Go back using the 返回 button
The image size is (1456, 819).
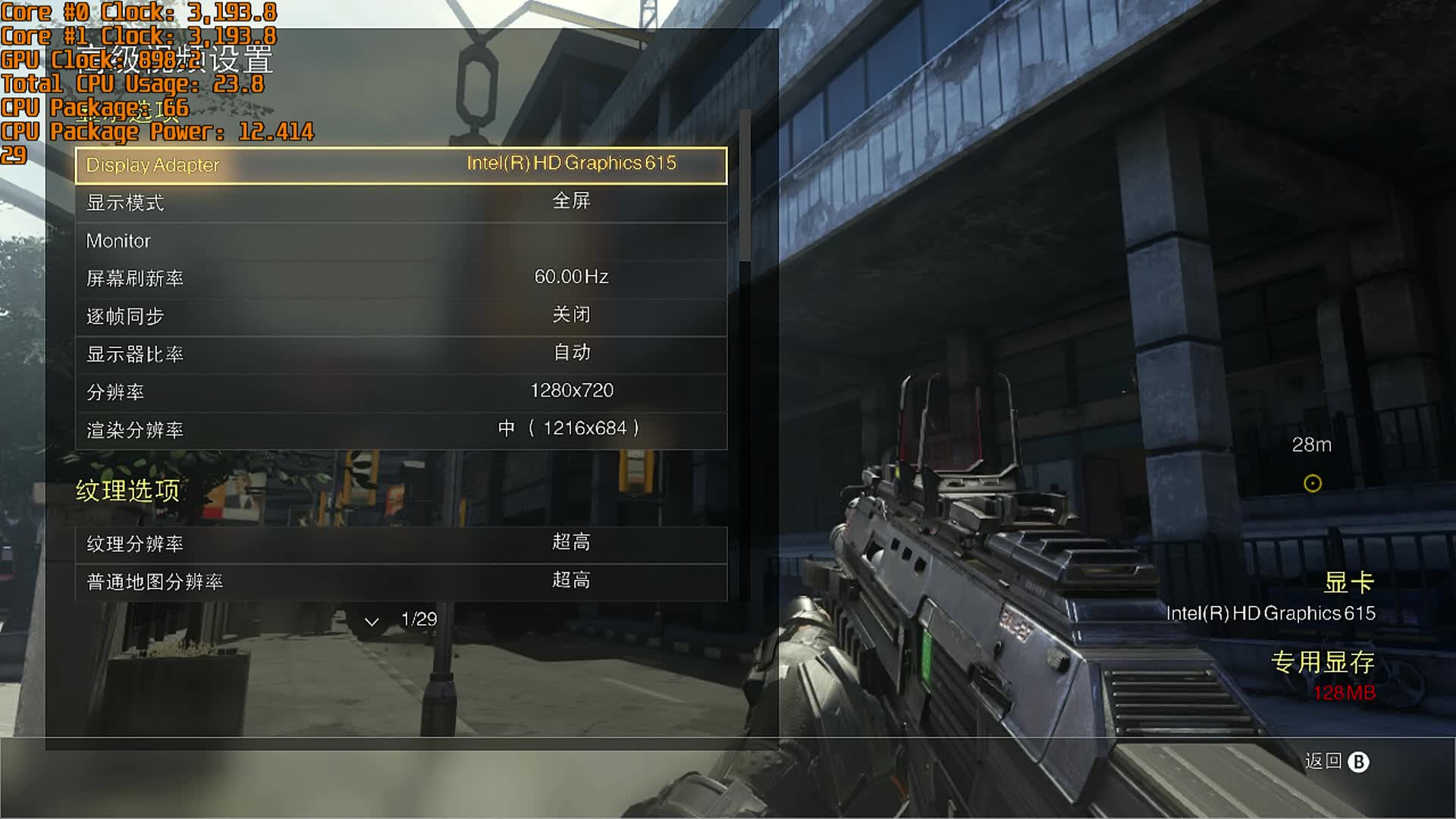coord(1336,761)
